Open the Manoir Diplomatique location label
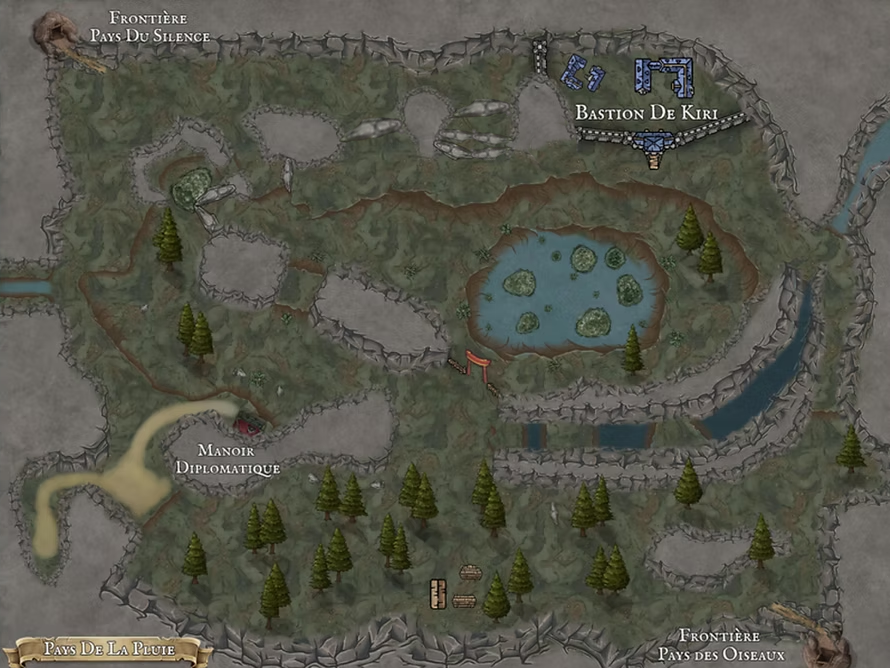The height and width of the screenshot is (668, 890). click(227, 459)
